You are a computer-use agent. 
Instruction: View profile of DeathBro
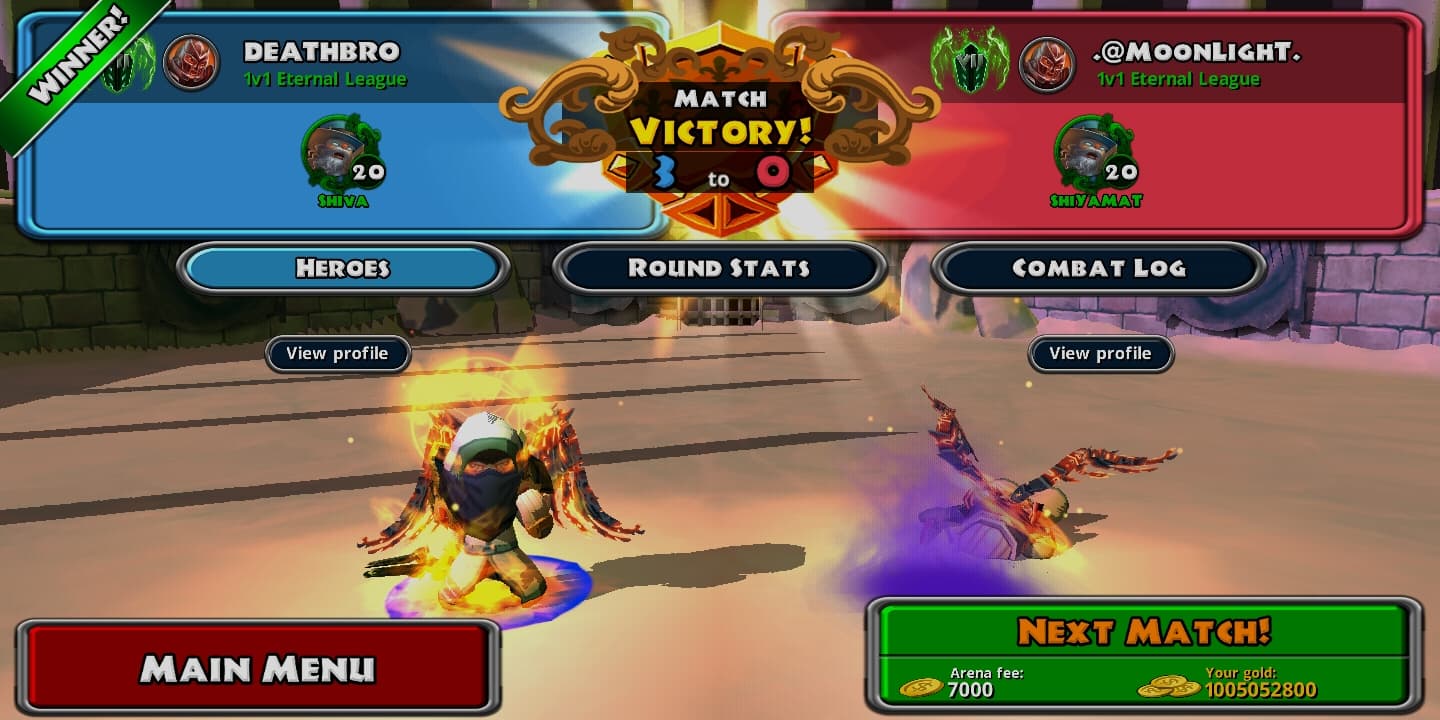click(338, 354)
